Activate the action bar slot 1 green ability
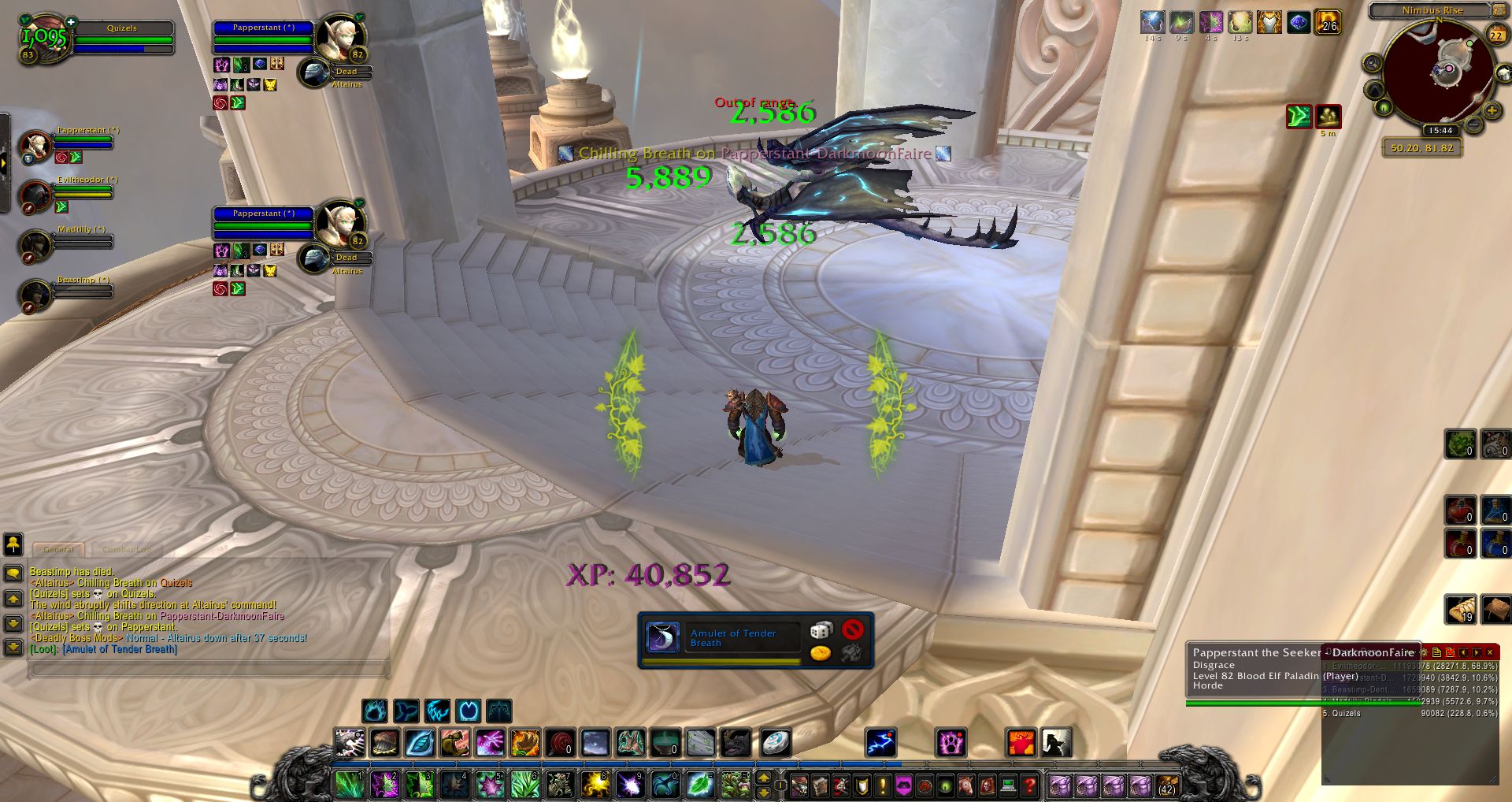Screen dimensions: 1512x802 (x=348, y=785)
